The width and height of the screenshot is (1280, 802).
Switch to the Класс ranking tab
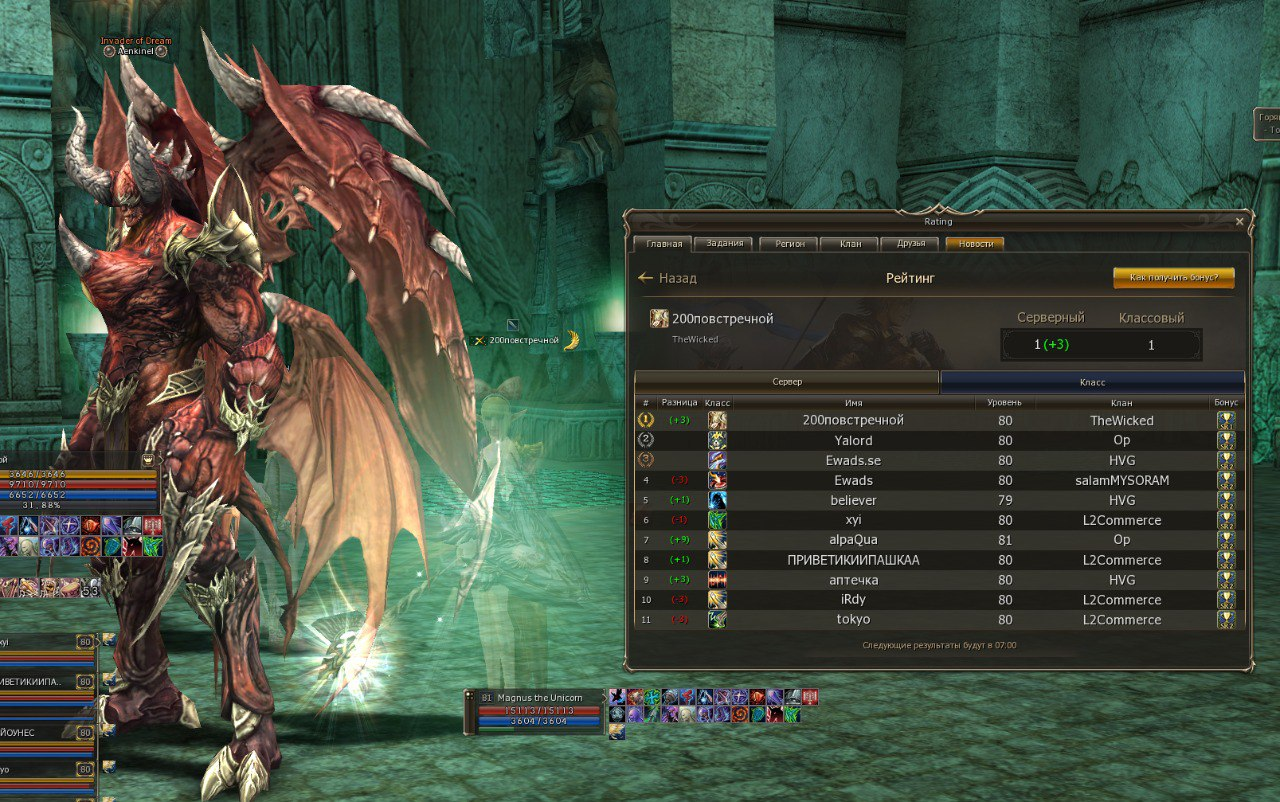(x=1092, y=382)
